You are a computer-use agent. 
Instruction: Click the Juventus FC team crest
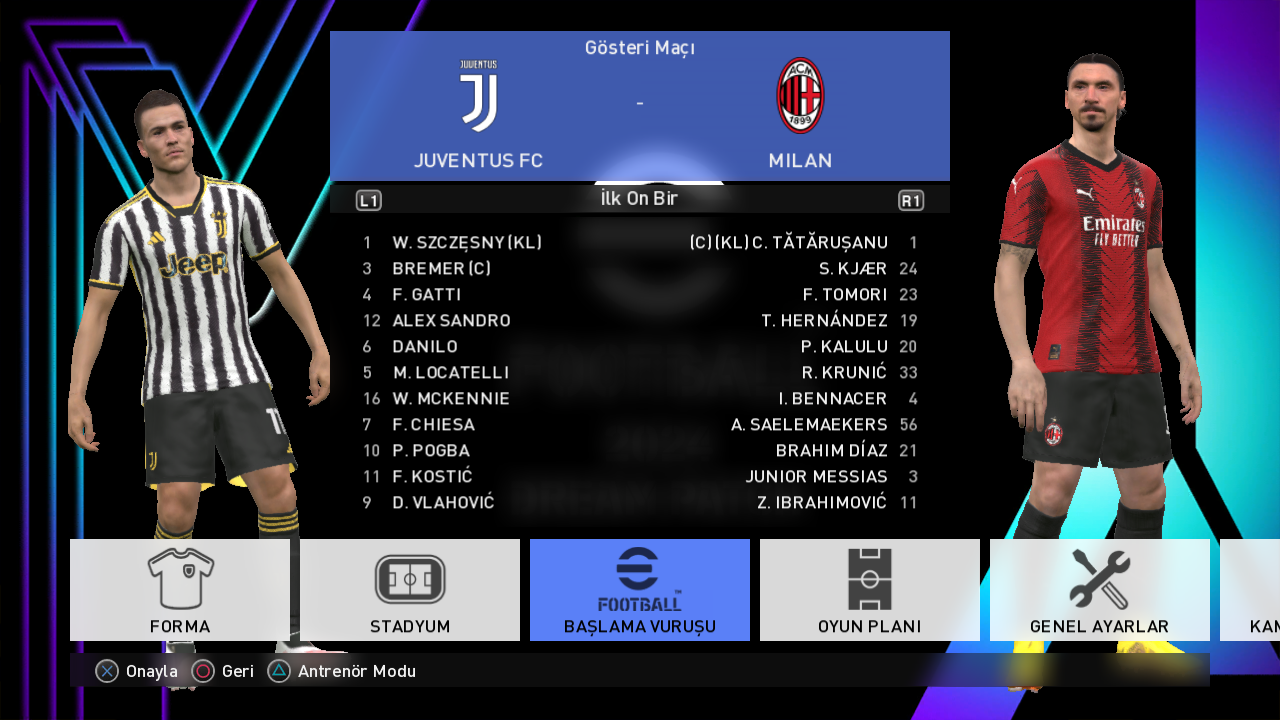[x=478, y=96]
